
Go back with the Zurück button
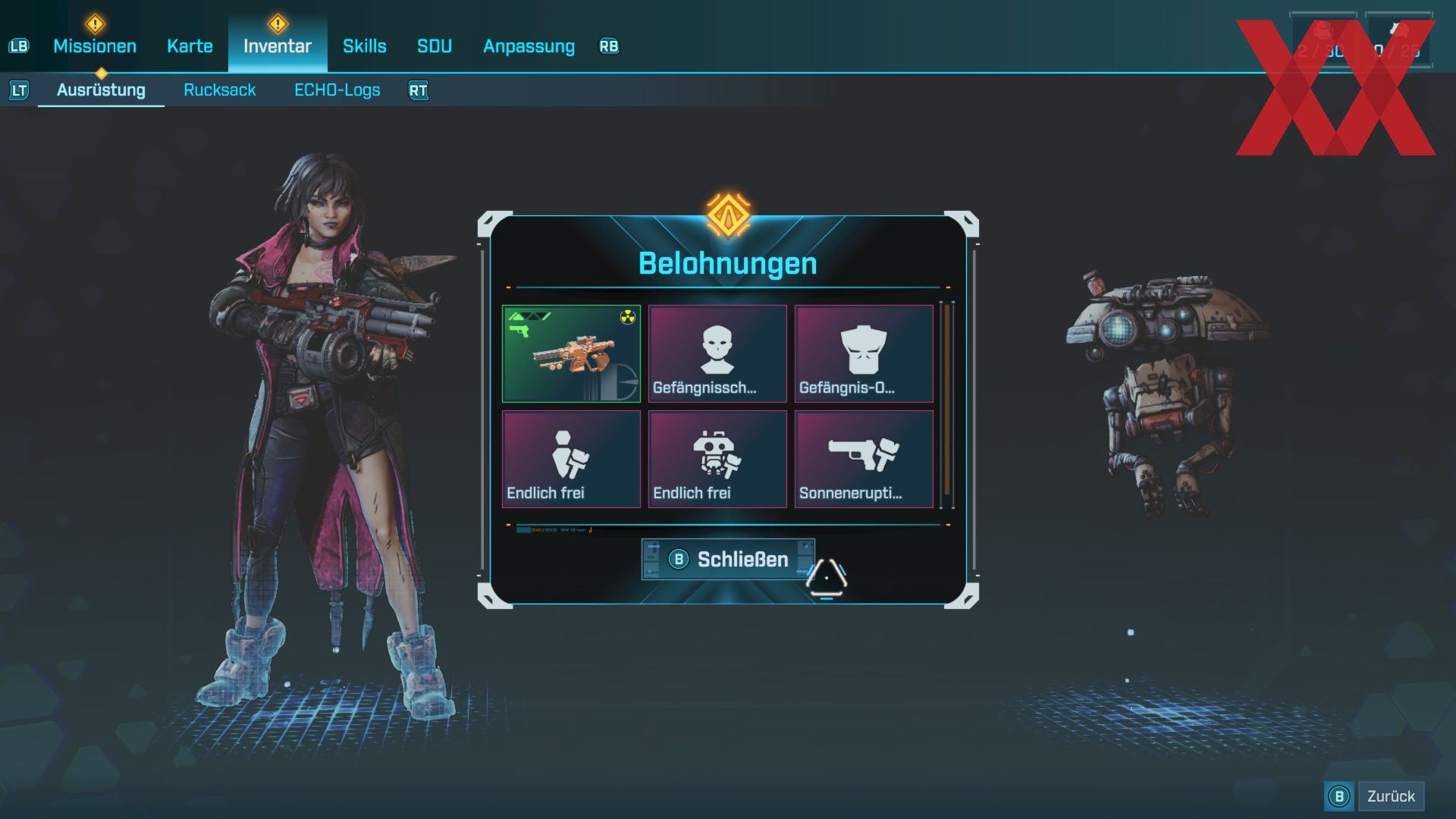coord(1390,796)
